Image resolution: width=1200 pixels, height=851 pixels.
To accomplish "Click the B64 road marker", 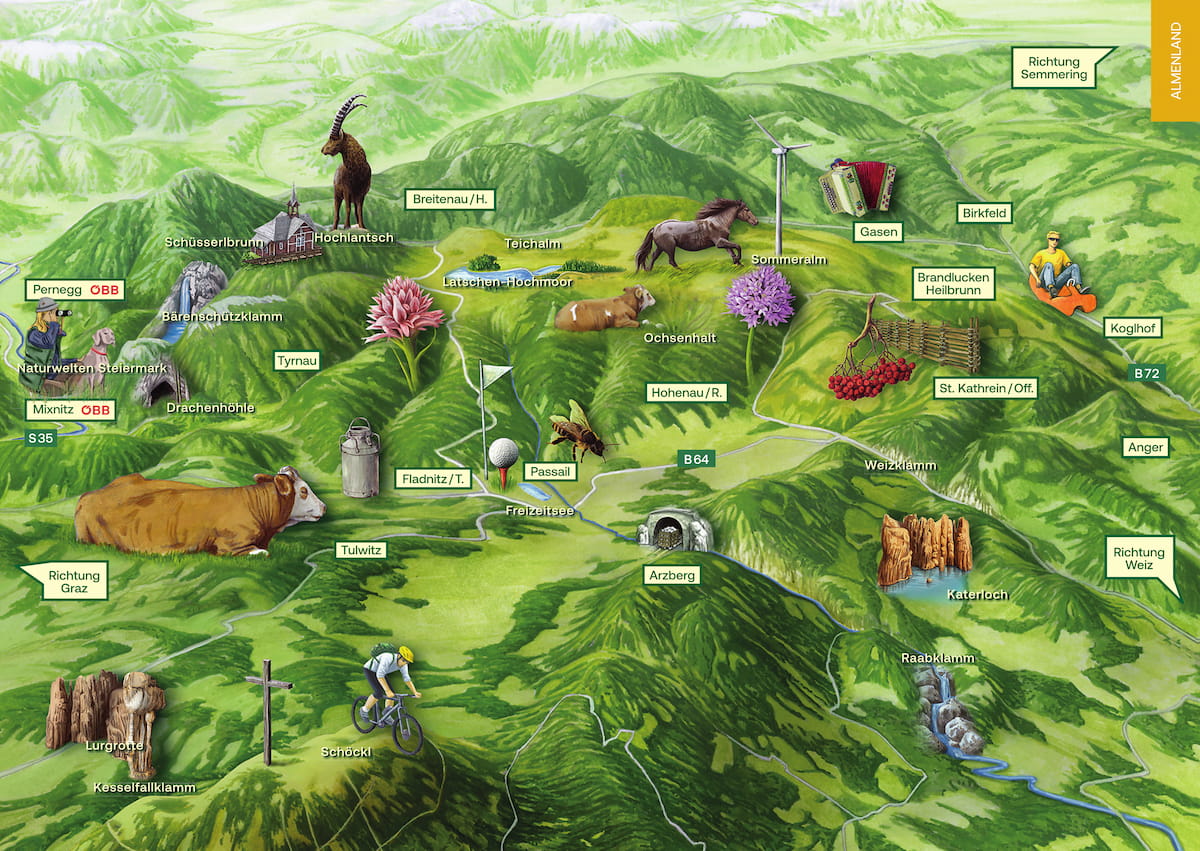I will click(696, 459).
